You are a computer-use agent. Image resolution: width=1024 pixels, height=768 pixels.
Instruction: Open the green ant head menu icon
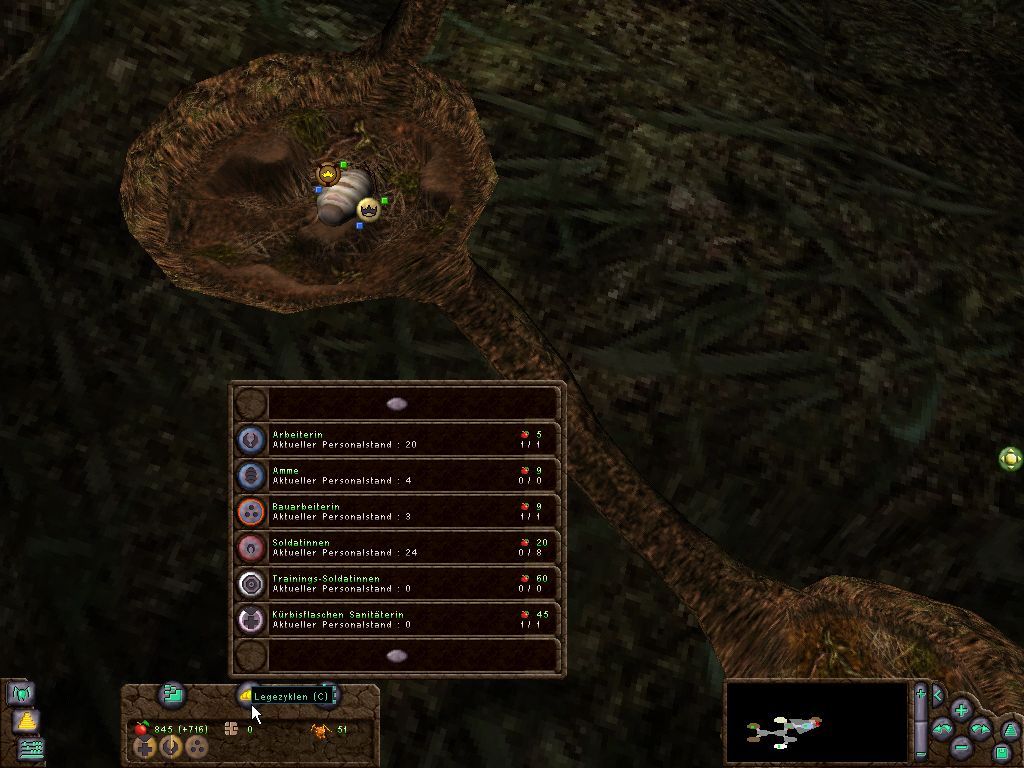(21, 692)
